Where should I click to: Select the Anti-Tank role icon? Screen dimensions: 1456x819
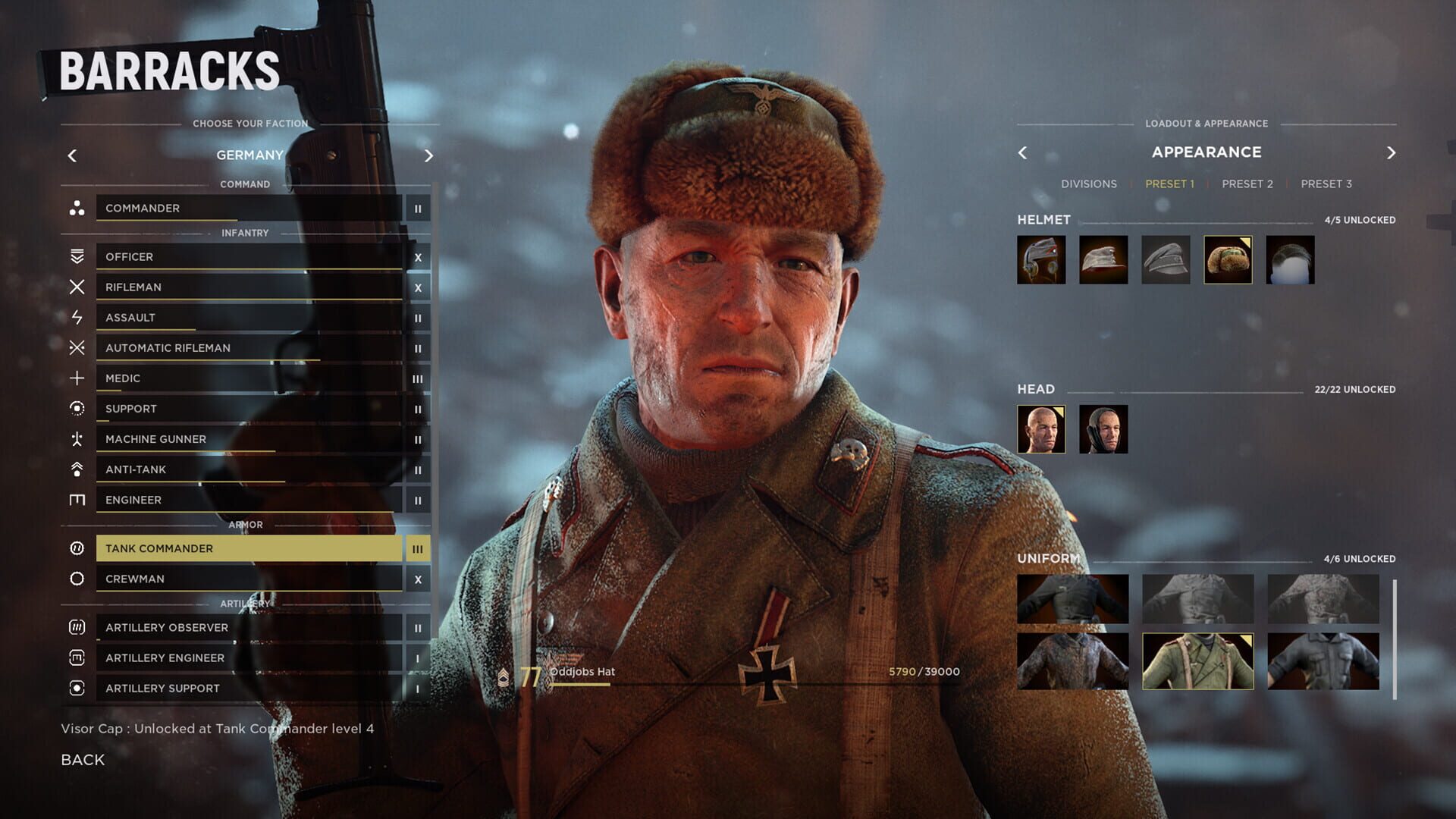coord(76,469)
